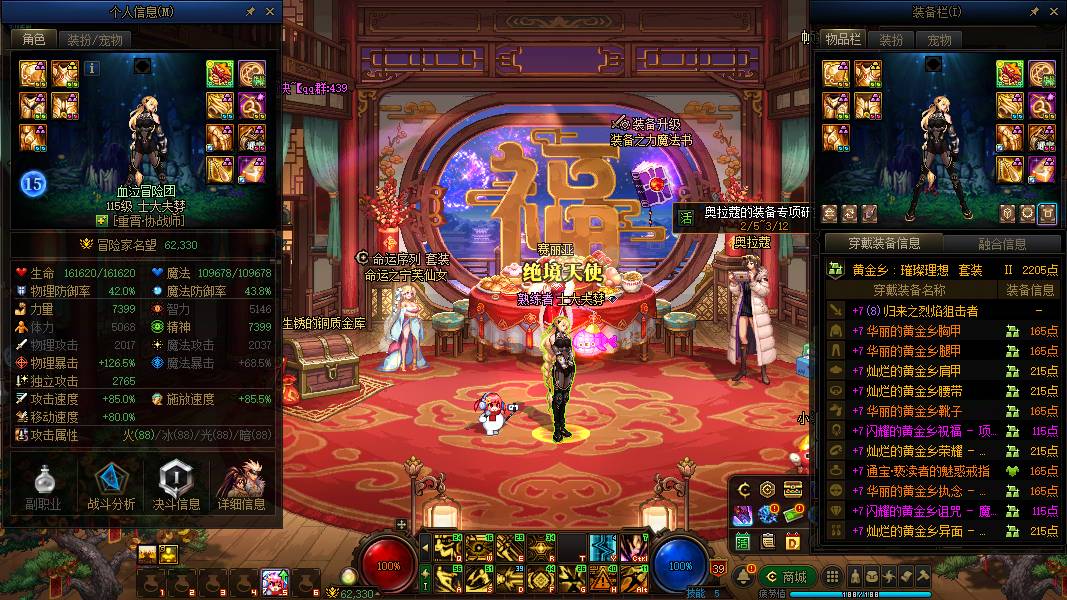This screenshot has height=600, width=1067.
Task: Close the personal info window
Action: click(x=271, y=11)
